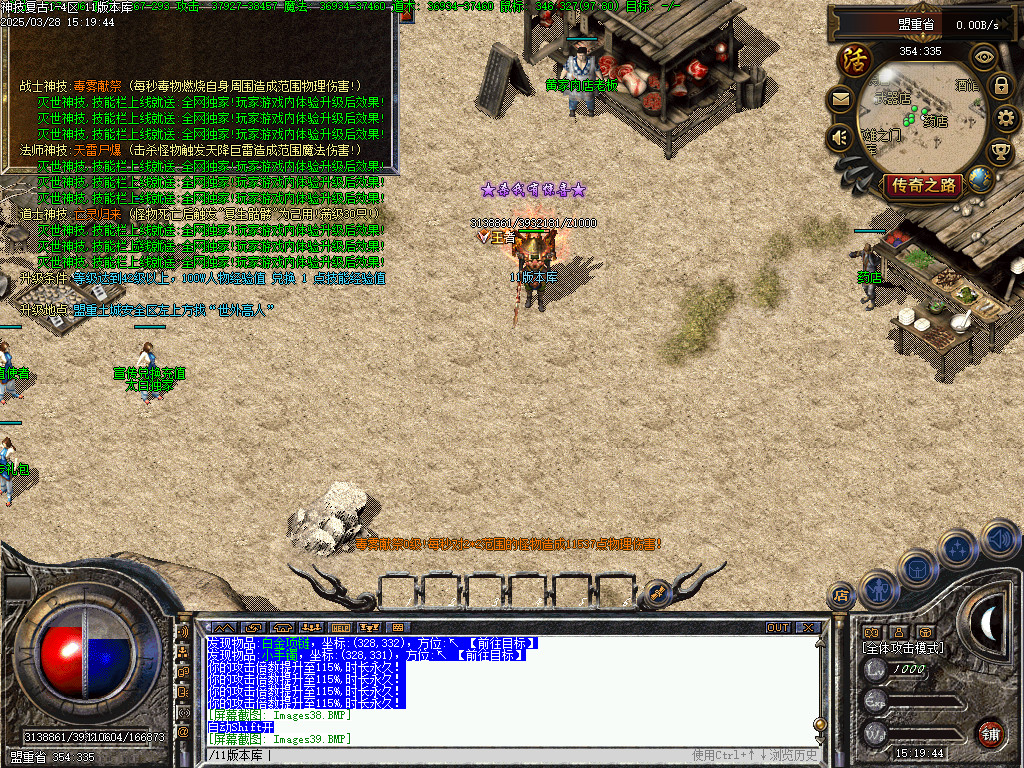Click the eye visibility icon
The image size is (1024, 768).
(984, 56)
